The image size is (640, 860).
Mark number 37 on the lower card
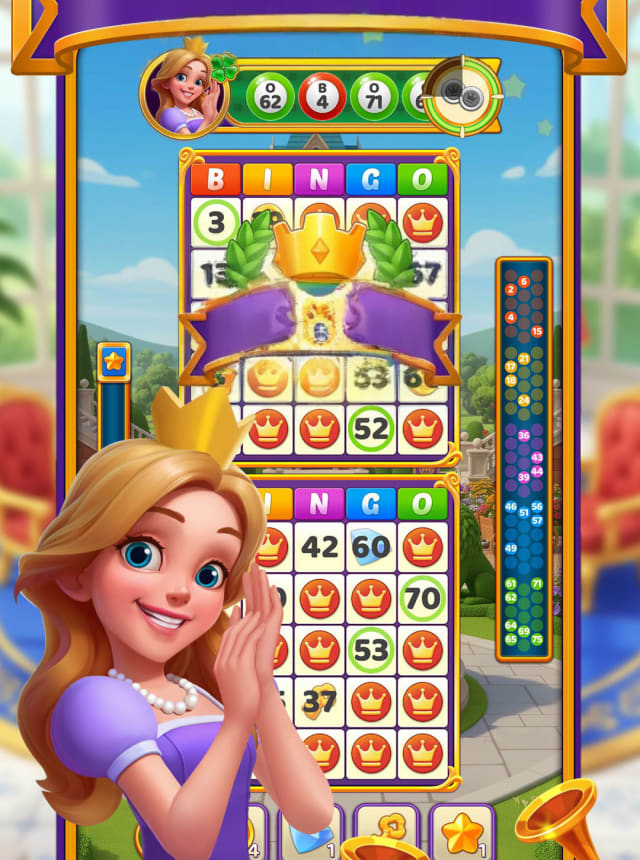click(320, 703)
